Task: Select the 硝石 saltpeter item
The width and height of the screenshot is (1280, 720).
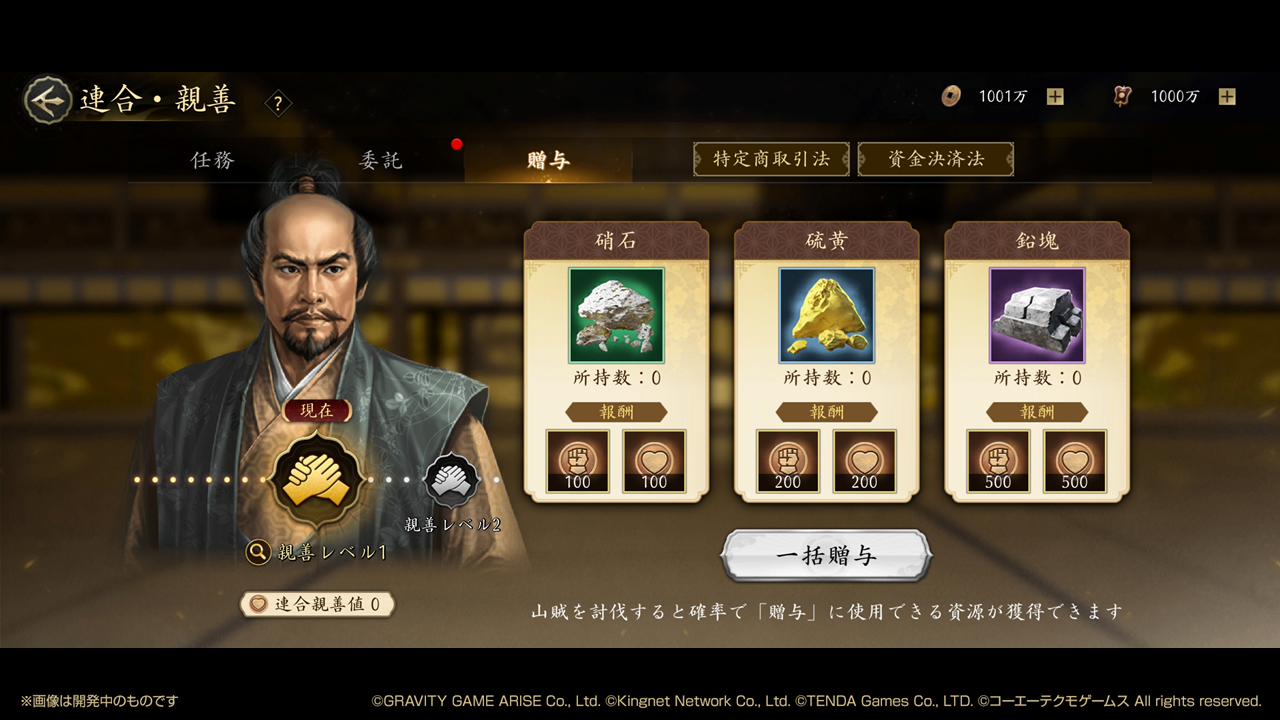Action: pos(616,315)
